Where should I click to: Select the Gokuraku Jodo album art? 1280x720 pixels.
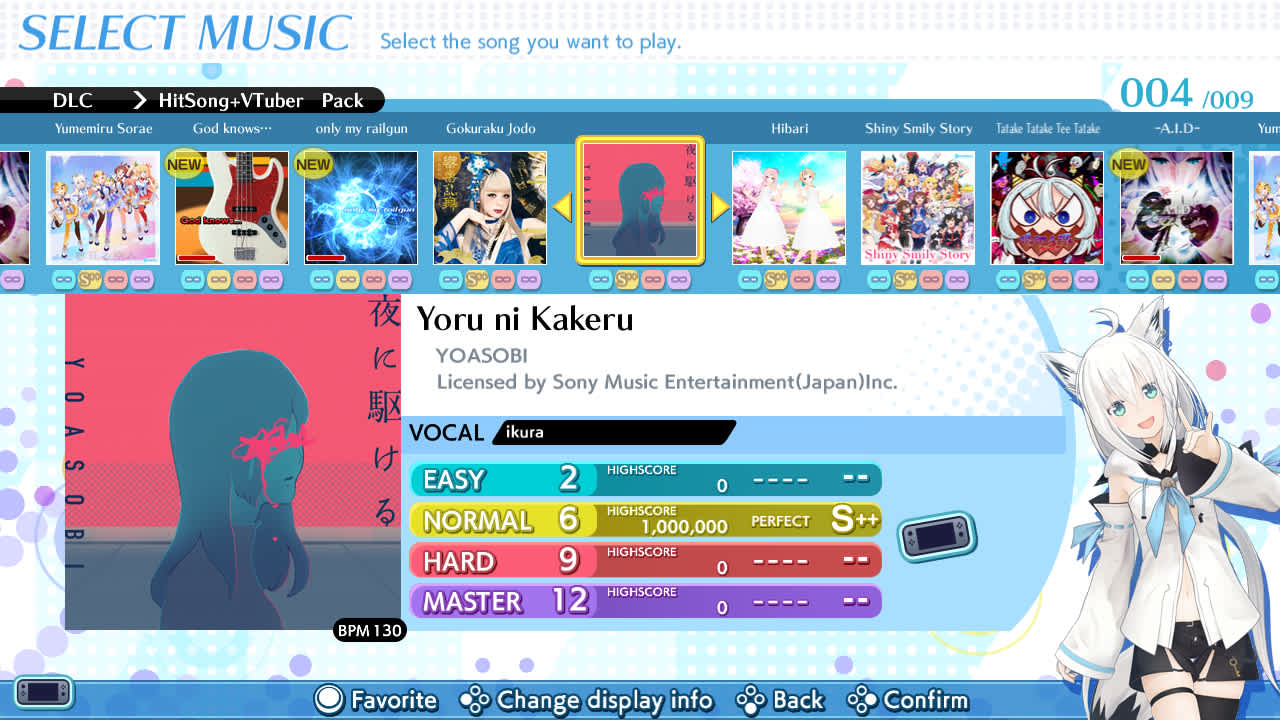click(x=489, y=207)
